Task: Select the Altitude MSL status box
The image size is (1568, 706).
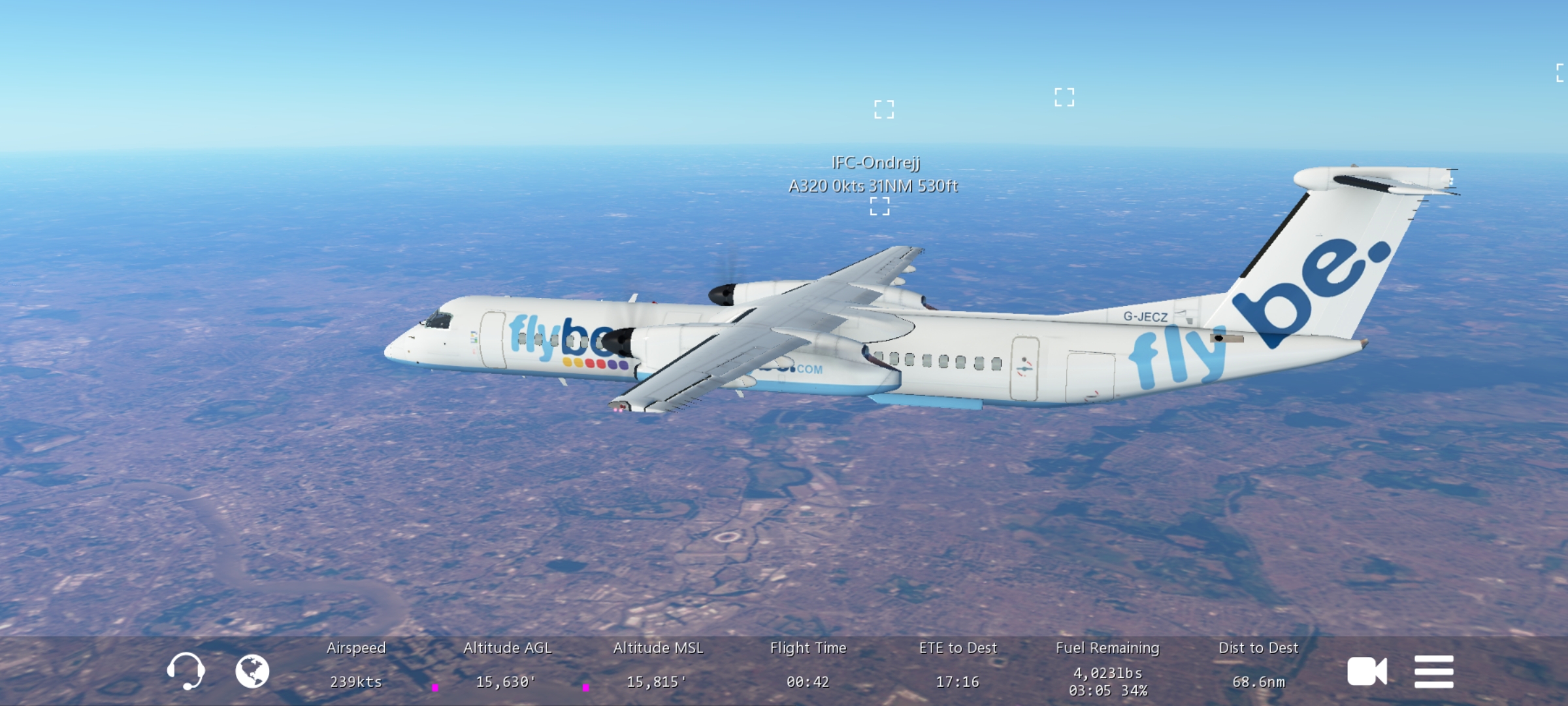Action: click(657, 665)
